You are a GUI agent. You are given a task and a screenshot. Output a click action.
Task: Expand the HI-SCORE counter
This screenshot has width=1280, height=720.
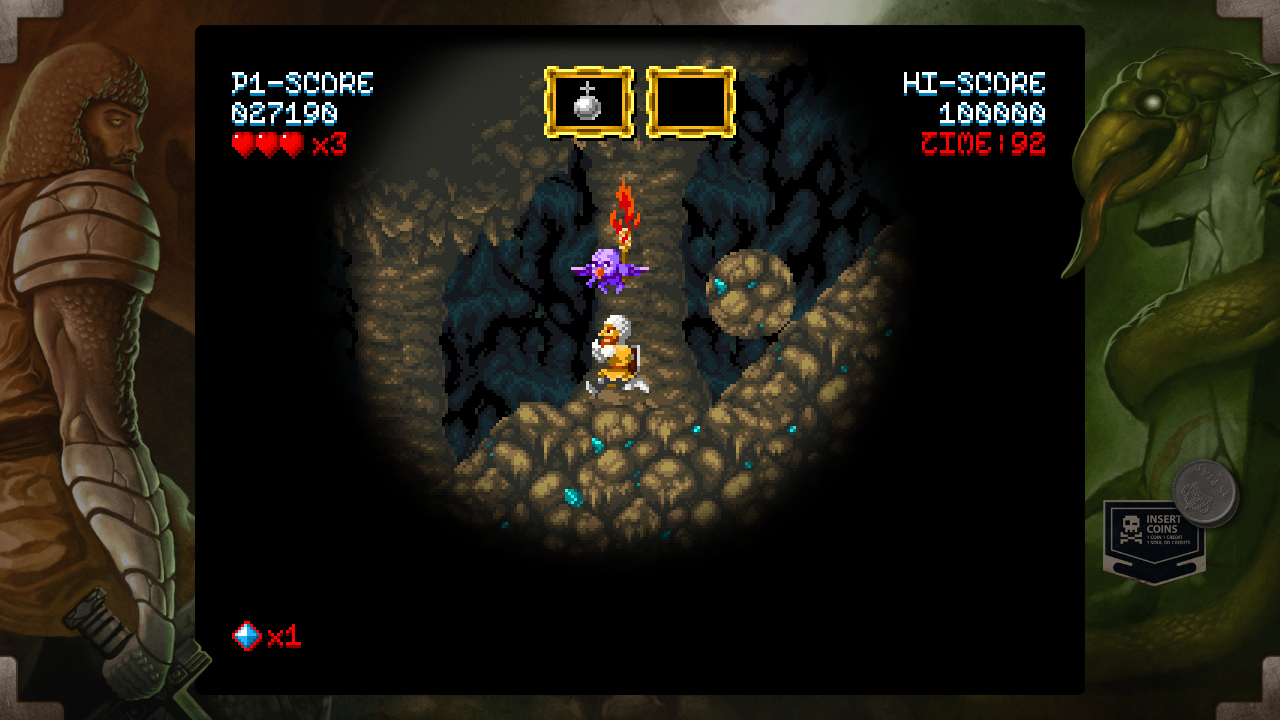(x=973, y=85)
